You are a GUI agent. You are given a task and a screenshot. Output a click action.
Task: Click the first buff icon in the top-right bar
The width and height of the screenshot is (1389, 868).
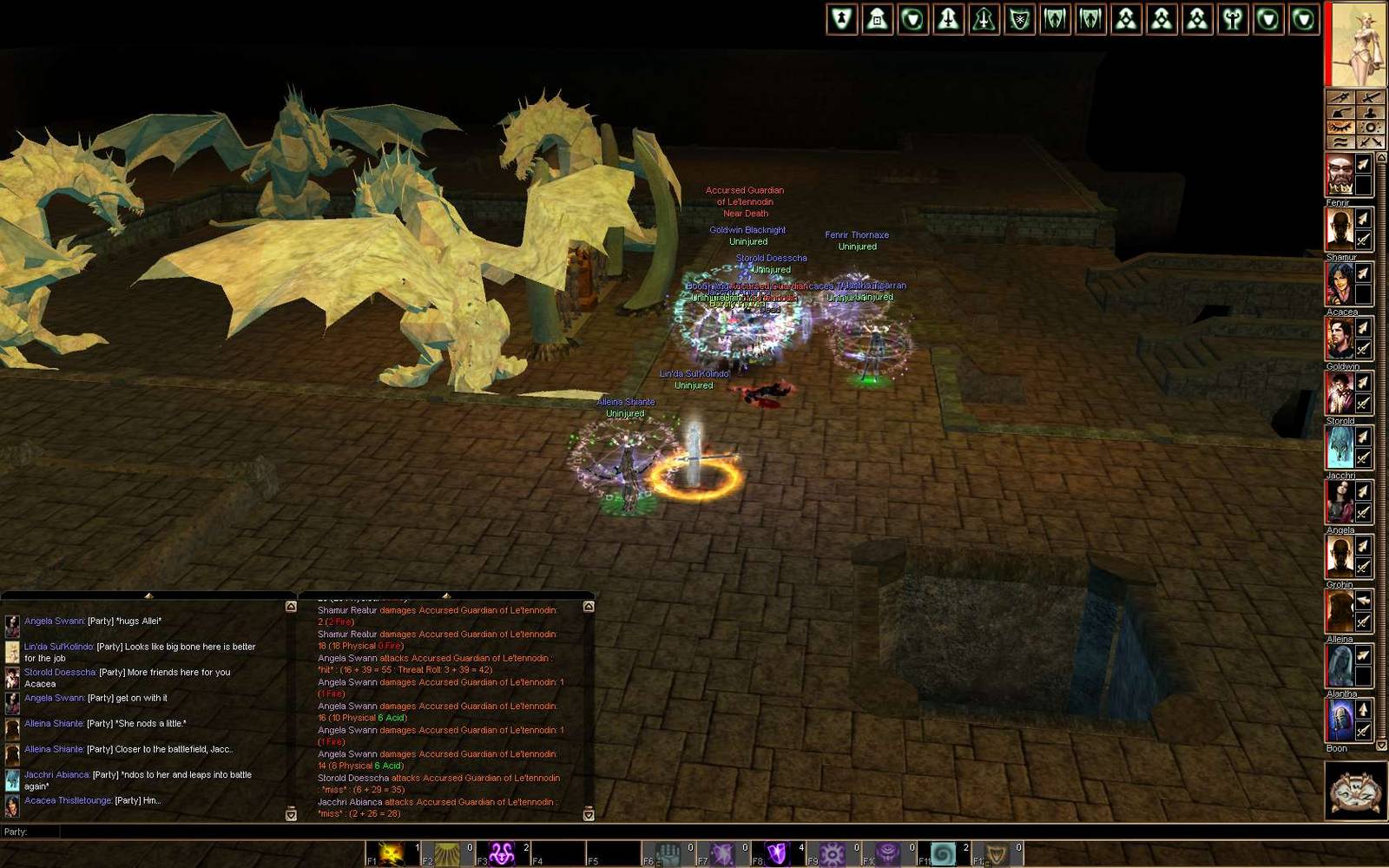click(x=840, y=19)
